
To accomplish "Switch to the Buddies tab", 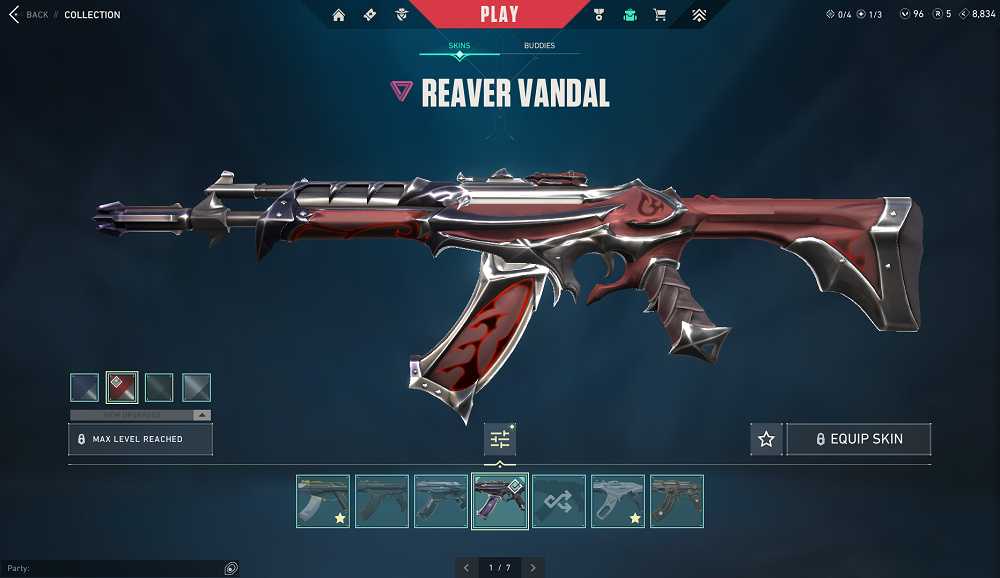I will (x=539, y=46).
